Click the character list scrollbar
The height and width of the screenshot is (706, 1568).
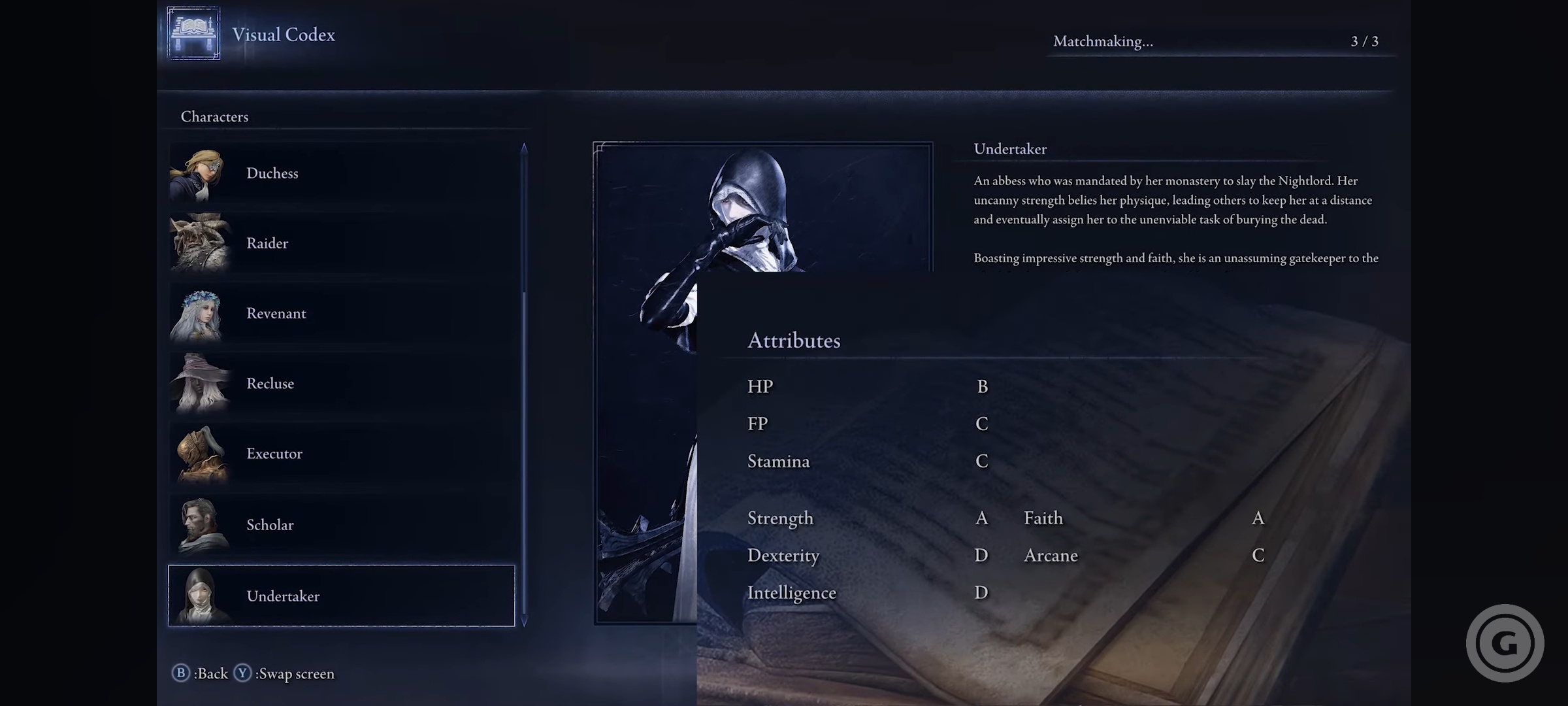pos(524,384)
